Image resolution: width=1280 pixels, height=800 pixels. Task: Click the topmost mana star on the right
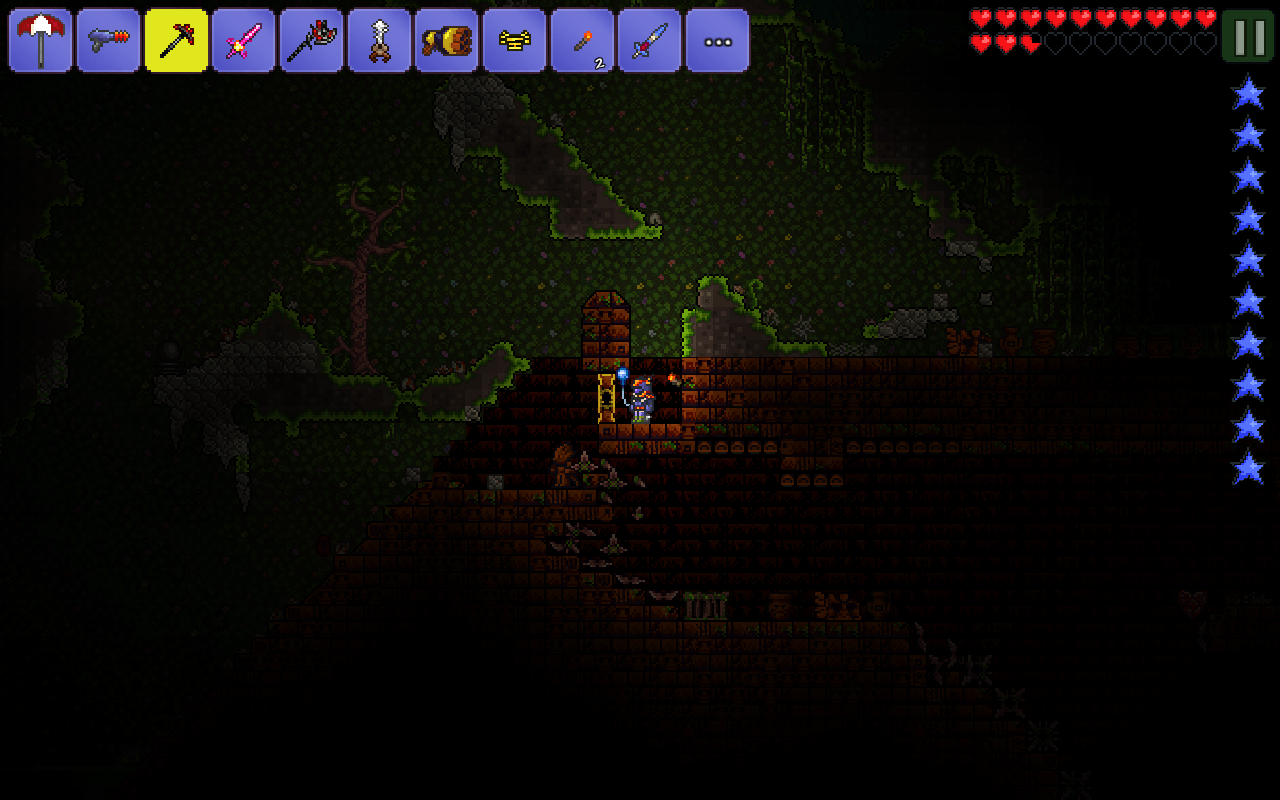point(1247,92)
